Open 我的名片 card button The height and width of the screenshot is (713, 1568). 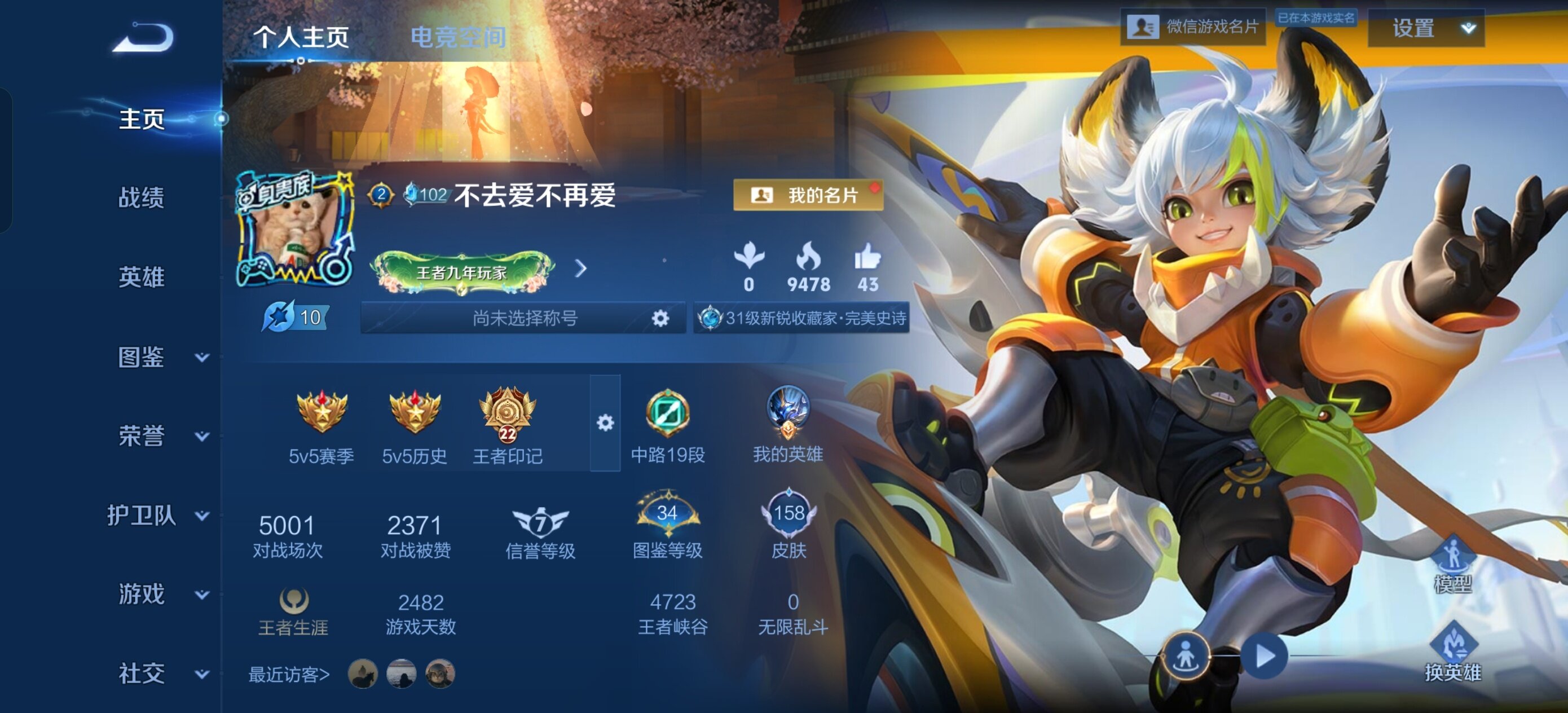pos(808,195)
